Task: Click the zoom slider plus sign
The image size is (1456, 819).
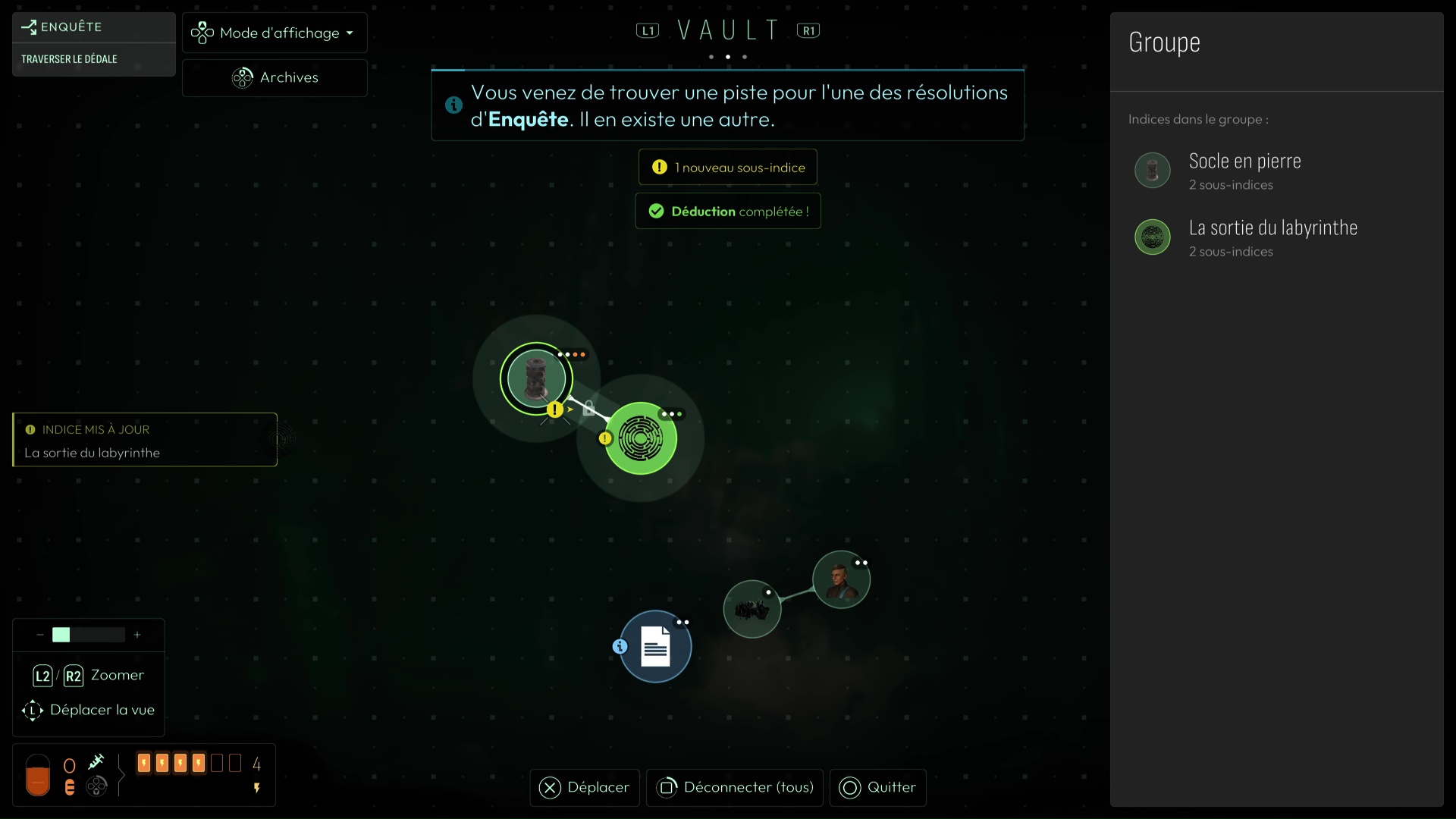Action: [x=137, y=635]
